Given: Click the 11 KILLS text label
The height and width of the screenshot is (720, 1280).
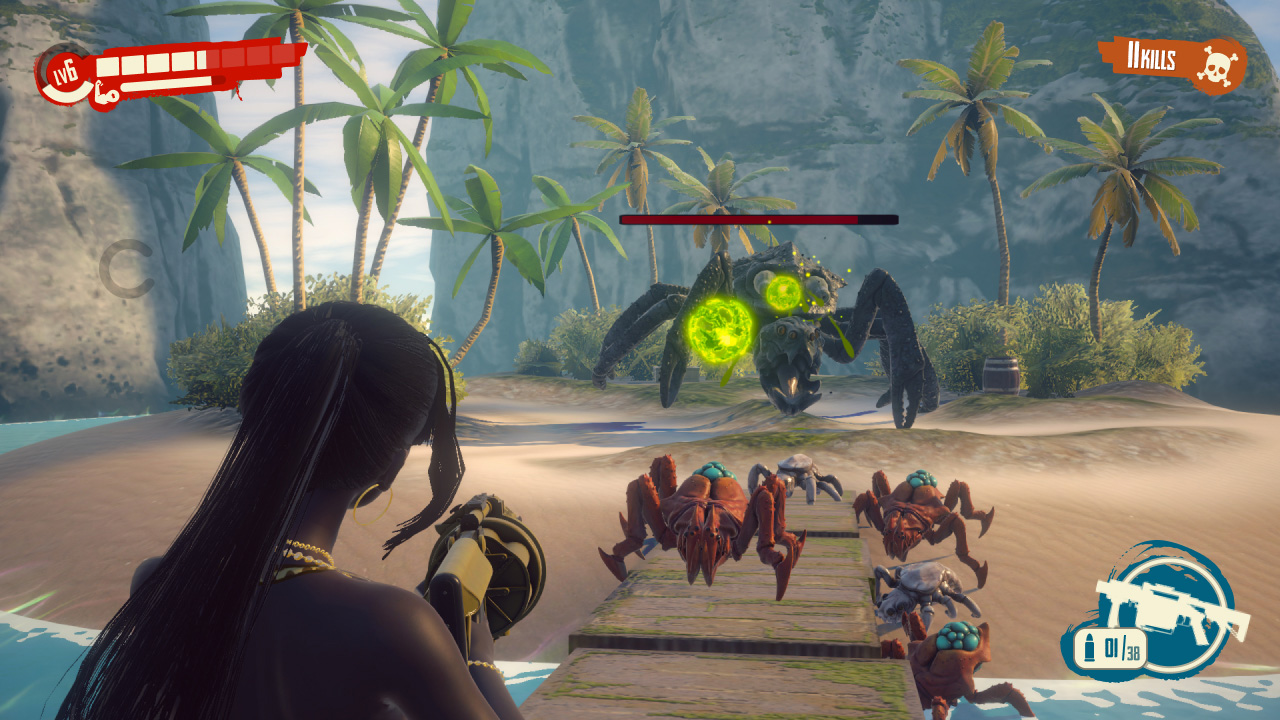Looking at the screenshot, I should [x=1152, y=58].
